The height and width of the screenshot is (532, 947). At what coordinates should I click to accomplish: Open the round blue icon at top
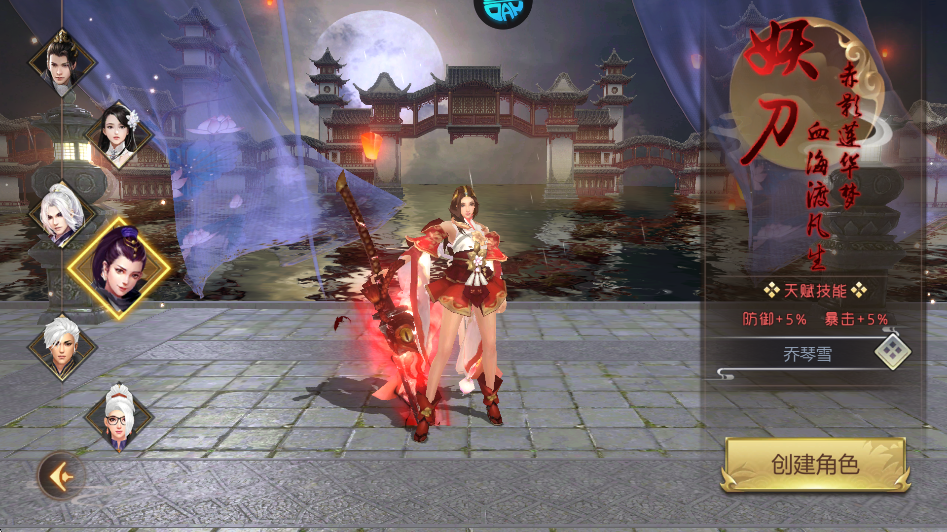[x=502, y=10]
